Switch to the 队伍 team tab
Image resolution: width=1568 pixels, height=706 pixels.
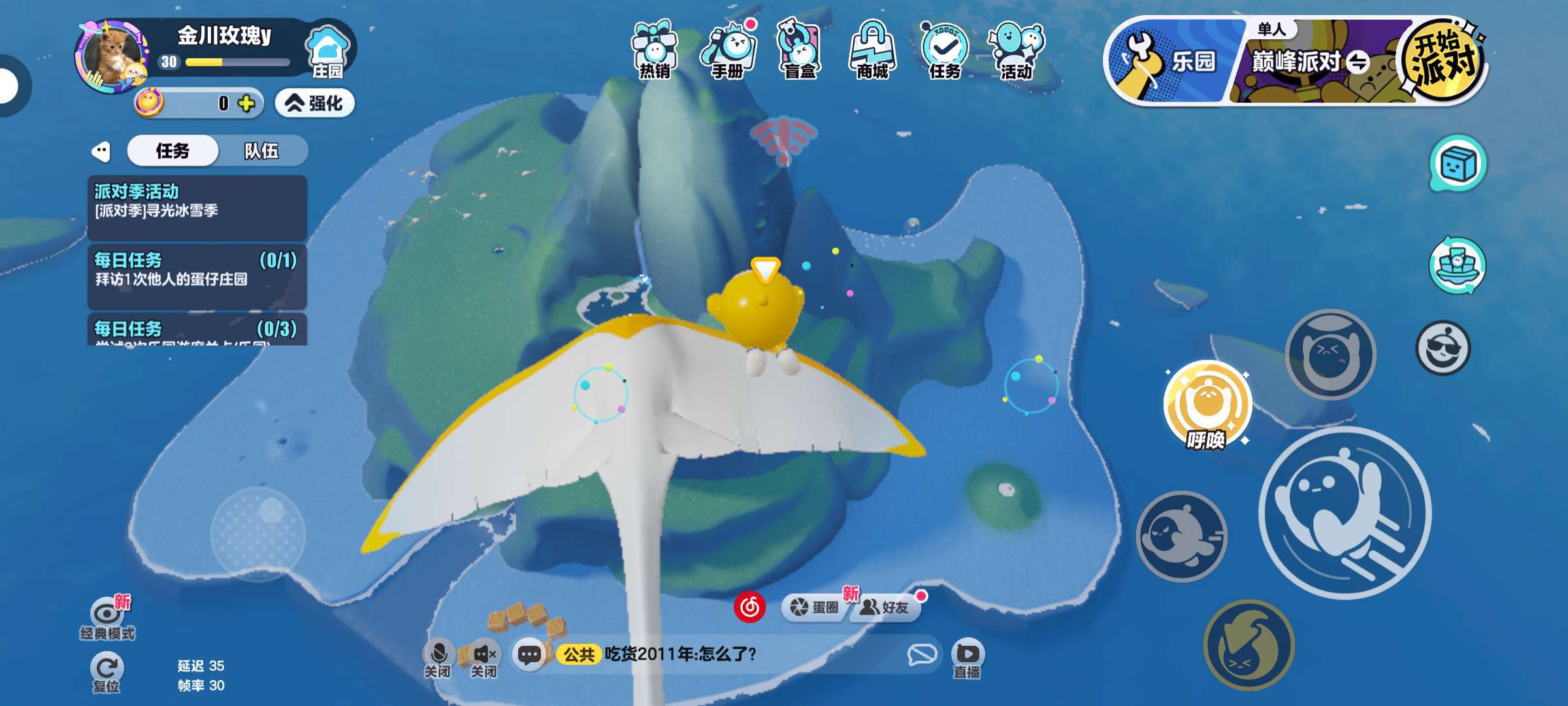[x=261, y=151]
